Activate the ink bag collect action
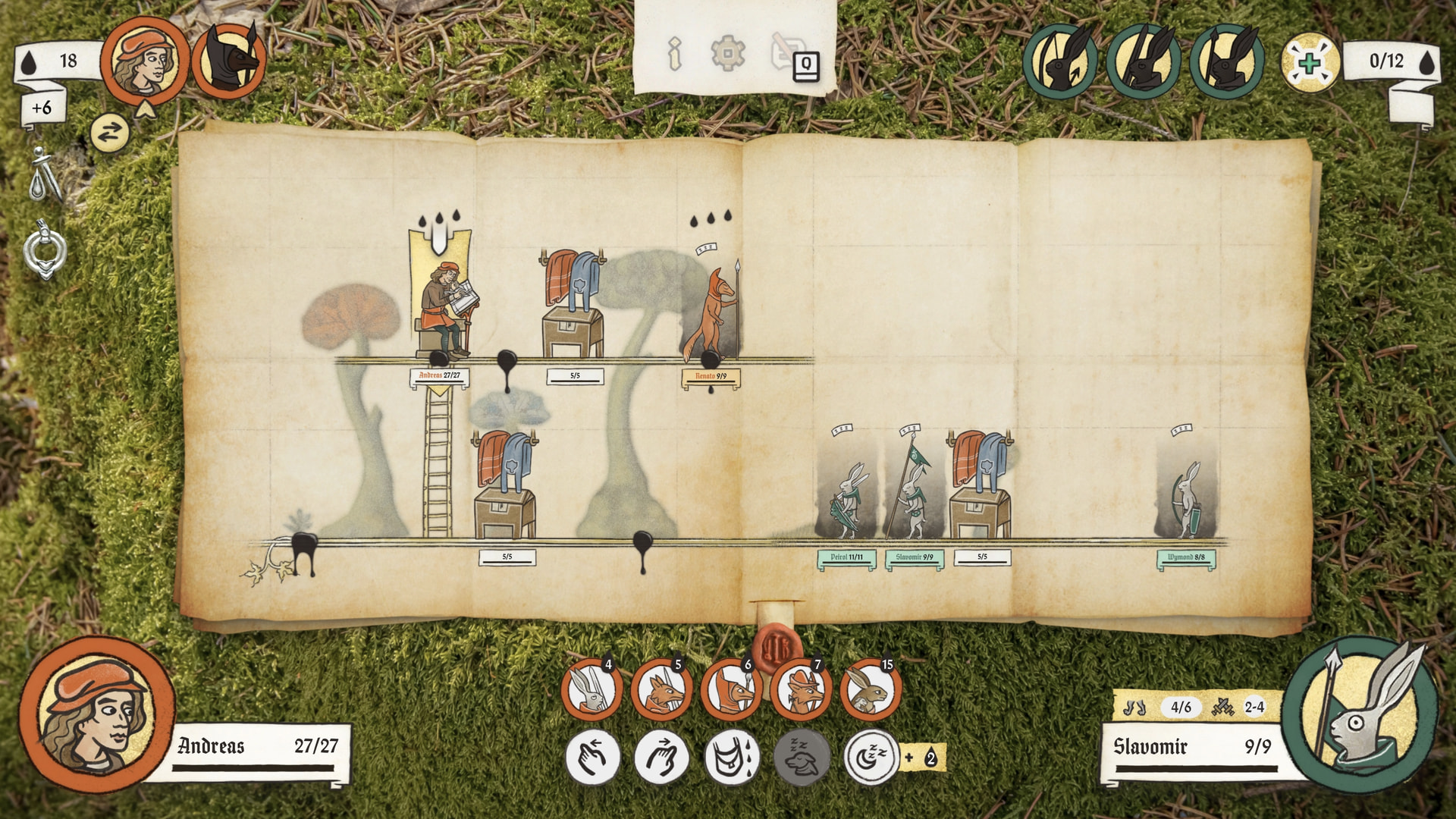Viewport: 1456px width, 819px height. tap(731, 757)
